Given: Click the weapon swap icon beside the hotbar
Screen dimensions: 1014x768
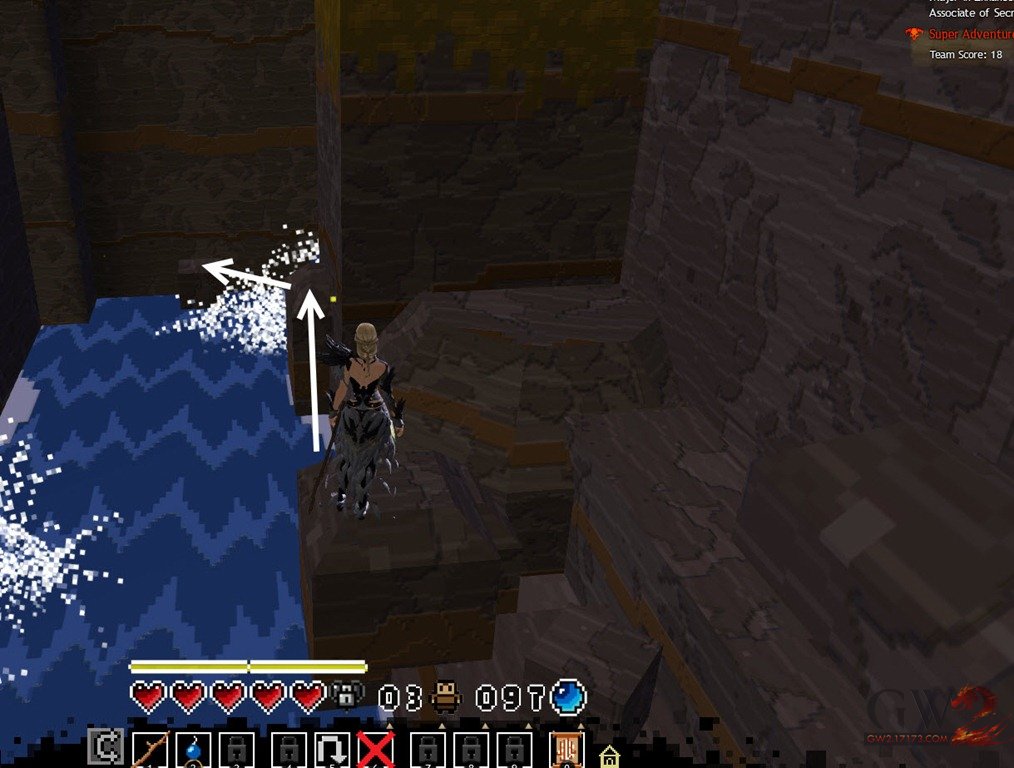Looking at the screenshot, I should click(x=104, y=747).
